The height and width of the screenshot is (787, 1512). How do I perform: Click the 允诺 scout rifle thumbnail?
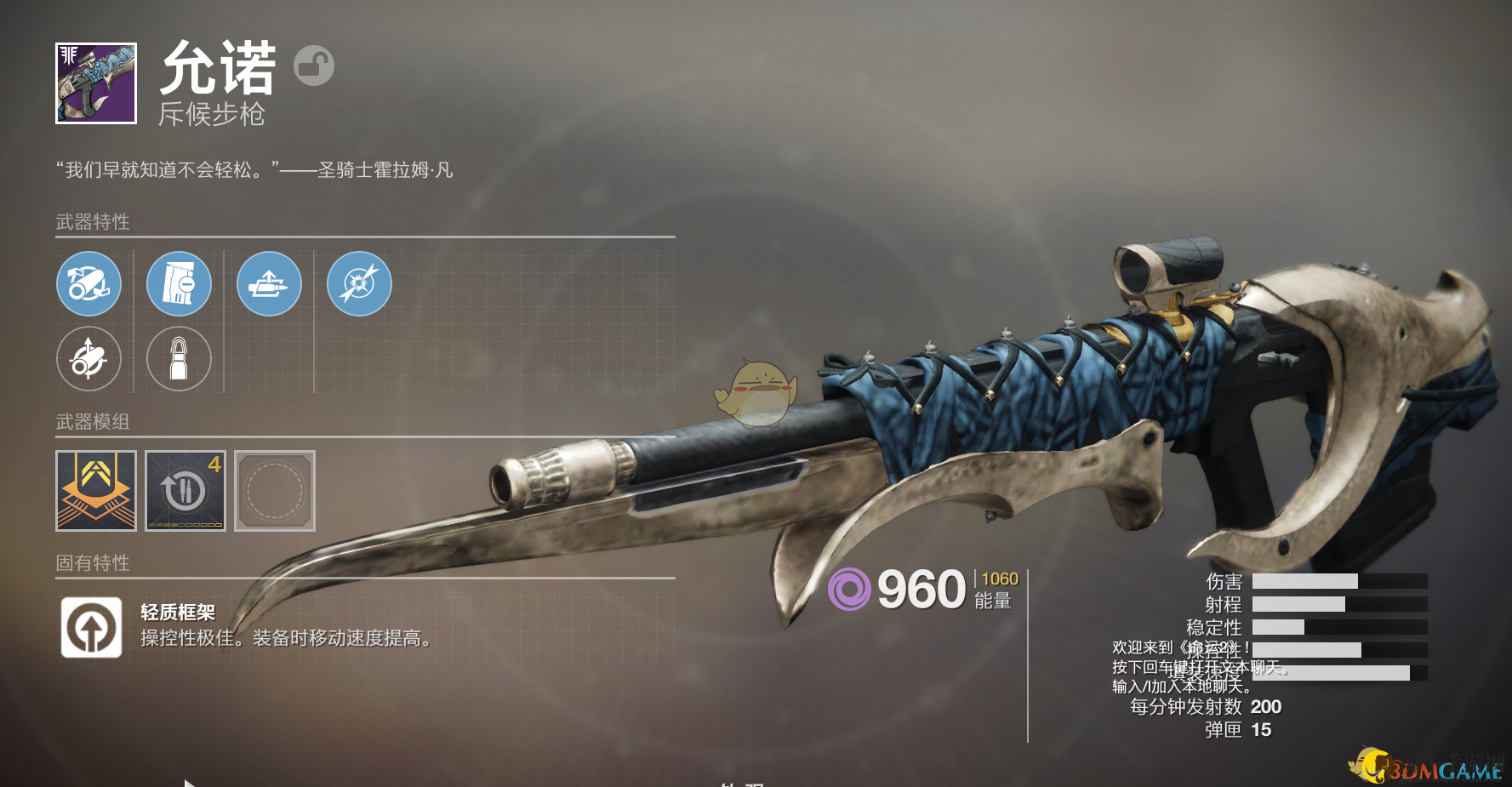point(96,83)
